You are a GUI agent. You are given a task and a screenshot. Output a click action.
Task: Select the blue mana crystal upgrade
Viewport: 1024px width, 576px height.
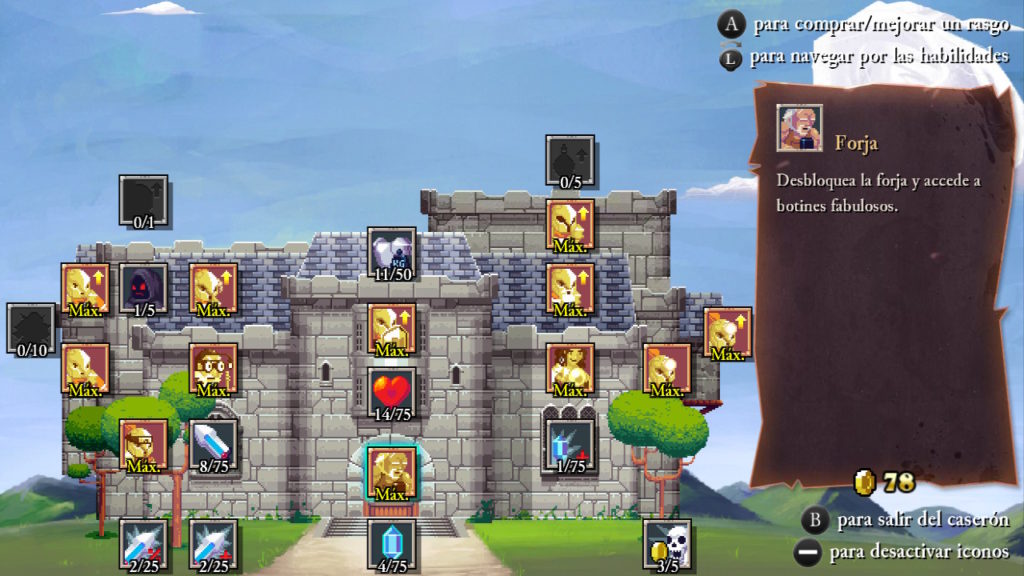click(x=392, y=543)
